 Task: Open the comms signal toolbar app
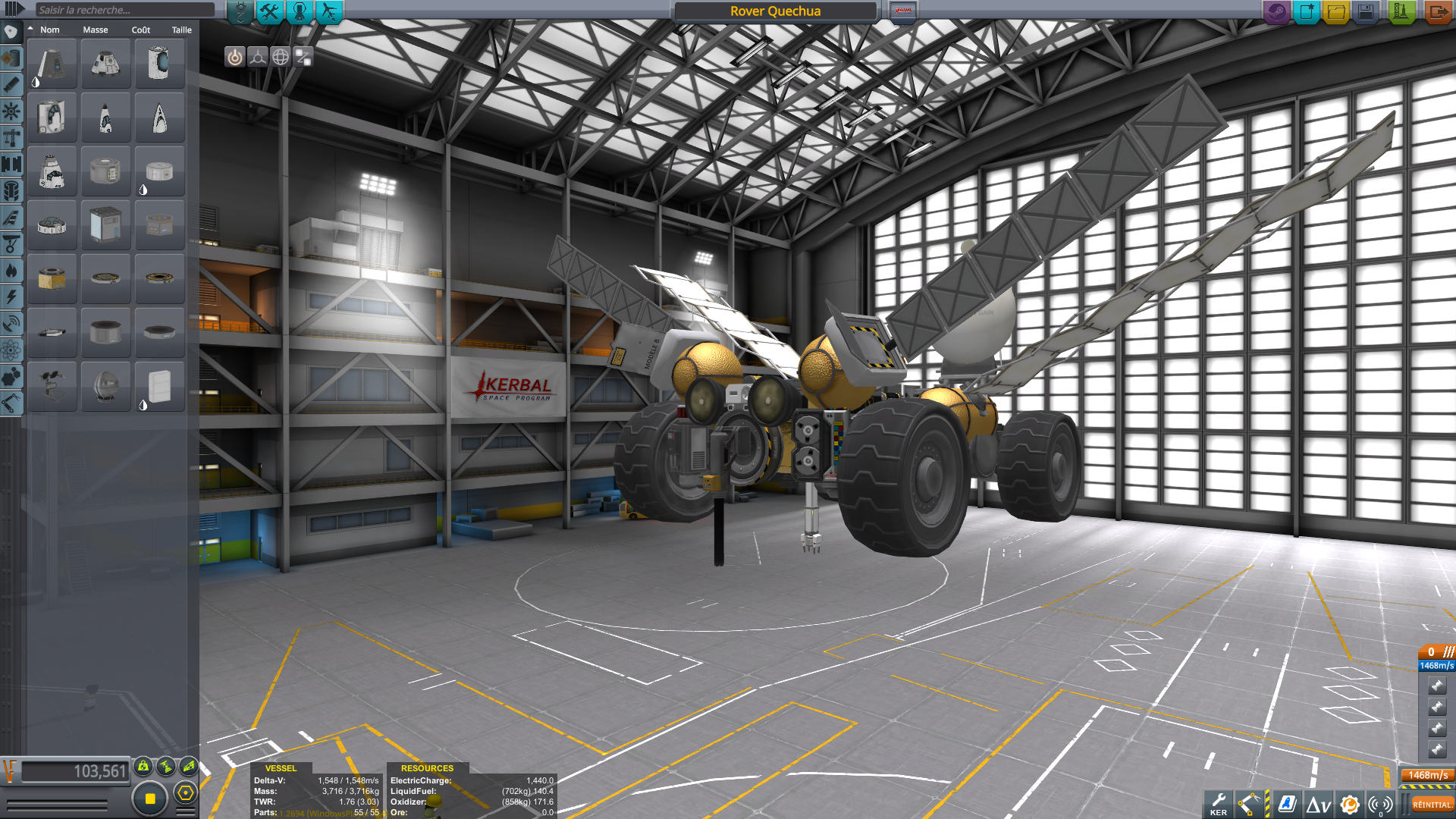1381,805
